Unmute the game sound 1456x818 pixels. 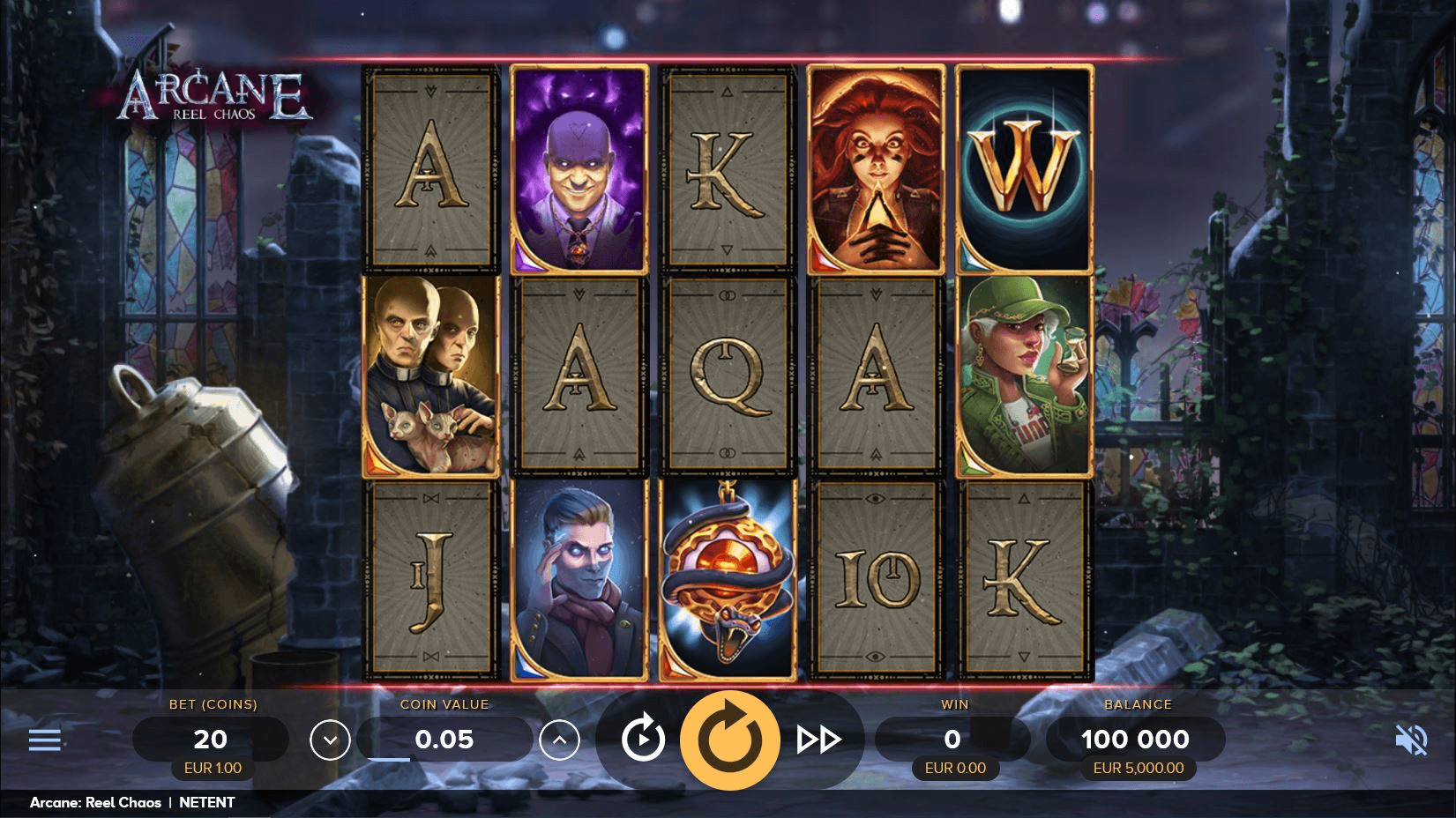coord(1413,739)
